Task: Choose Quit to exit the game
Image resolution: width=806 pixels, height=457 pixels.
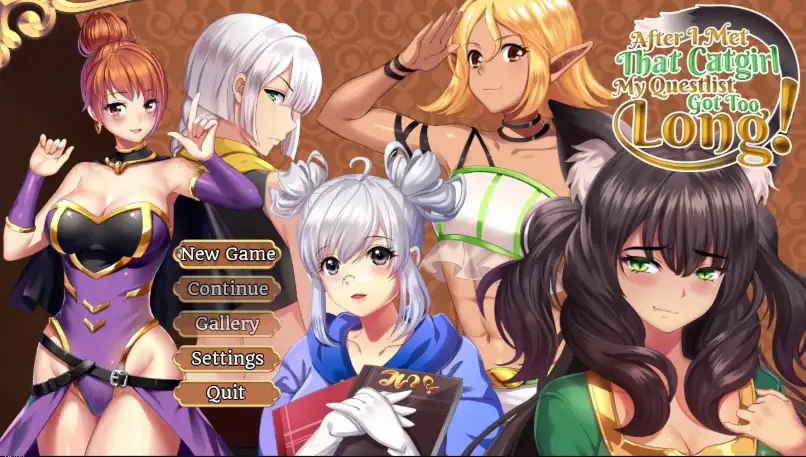Action: click(226, 393)
